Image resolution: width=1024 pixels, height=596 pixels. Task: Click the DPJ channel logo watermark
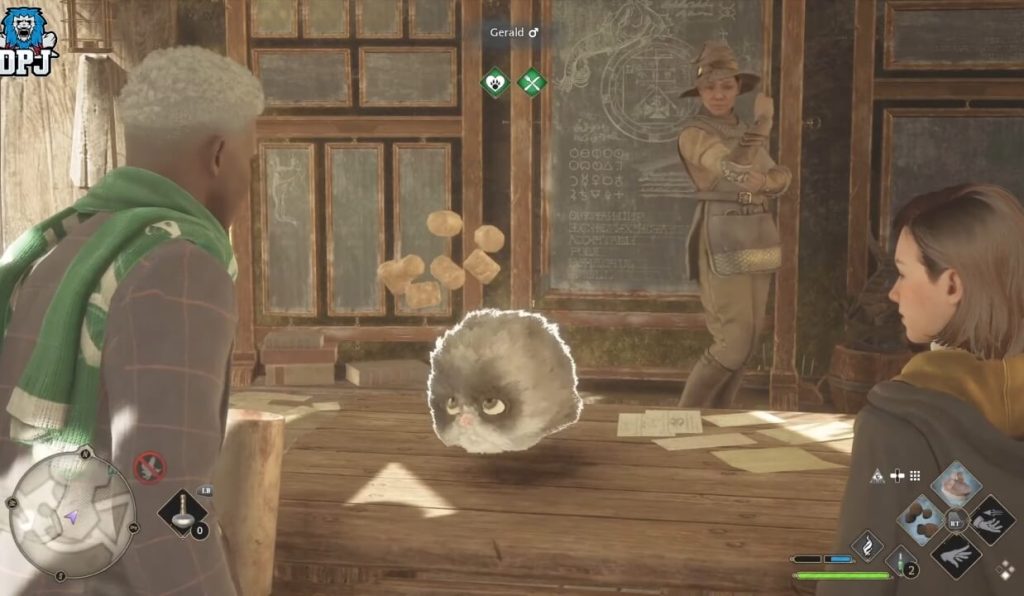[27, 40]
